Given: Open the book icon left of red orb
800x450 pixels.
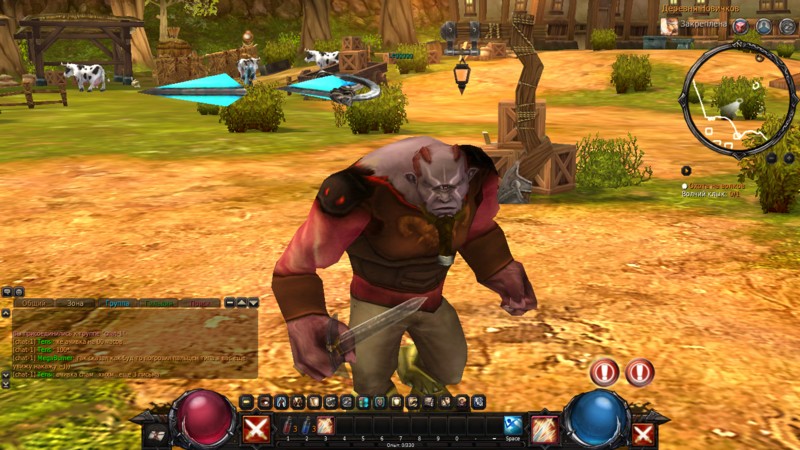Looking at the screenshot, I should coord(155,434).
